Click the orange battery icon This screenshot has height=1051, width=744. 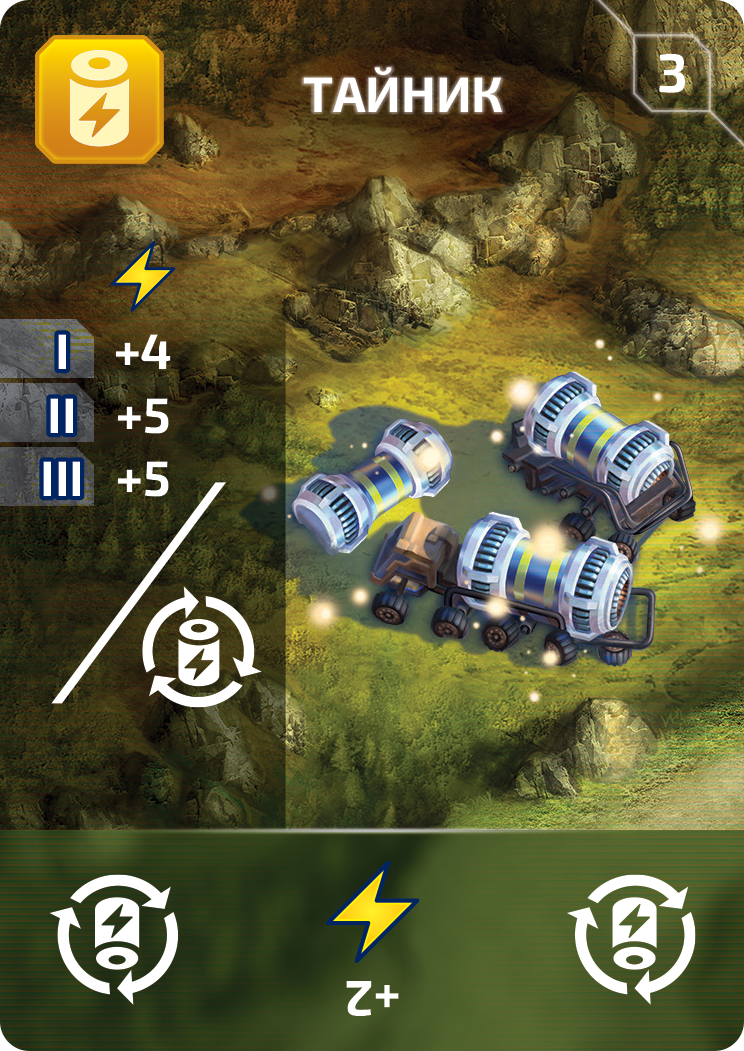point(98,100)
